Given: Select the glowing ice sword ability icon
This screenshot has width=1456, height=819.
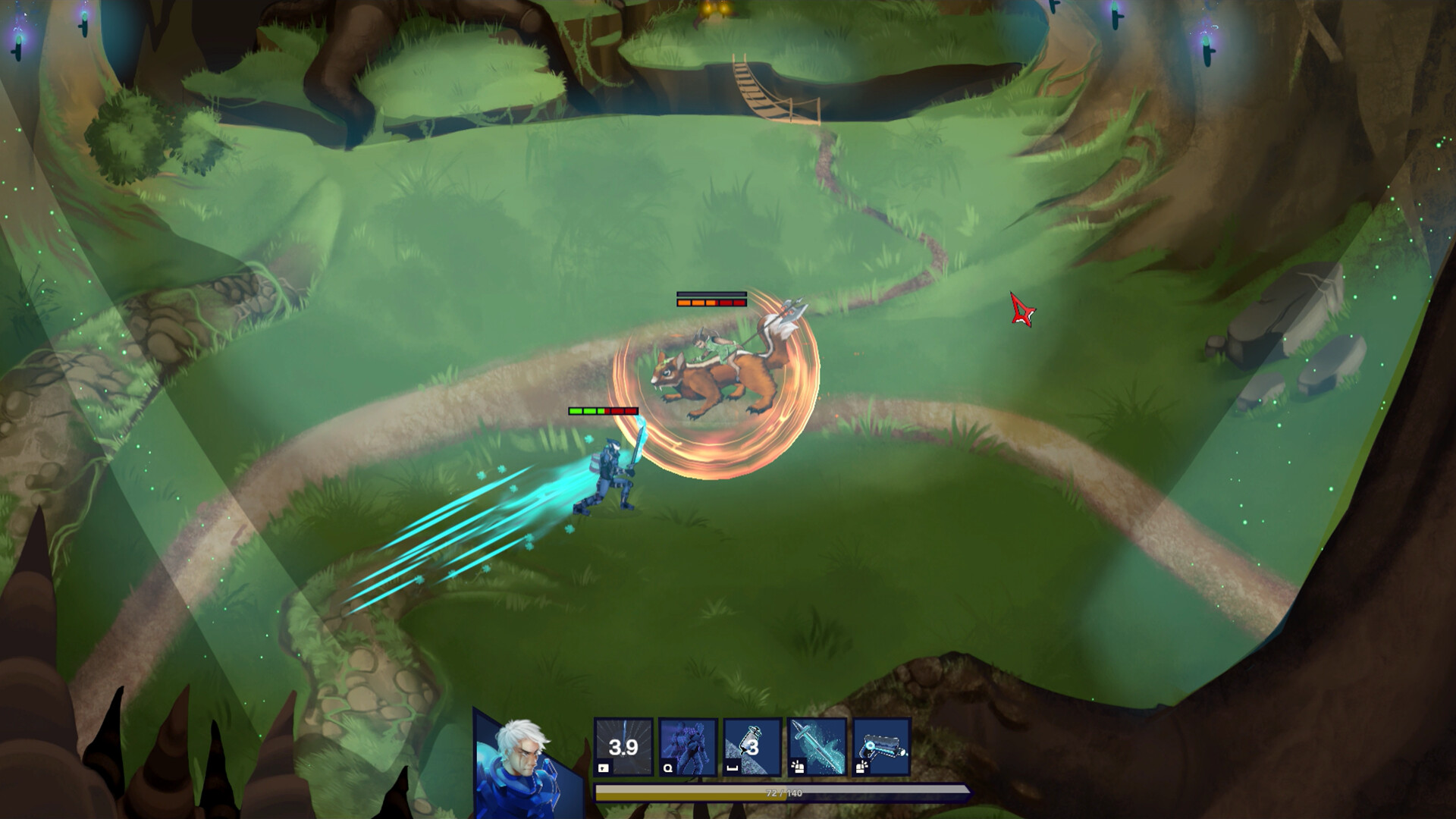Looking at the screenshot, I should 817,747.
